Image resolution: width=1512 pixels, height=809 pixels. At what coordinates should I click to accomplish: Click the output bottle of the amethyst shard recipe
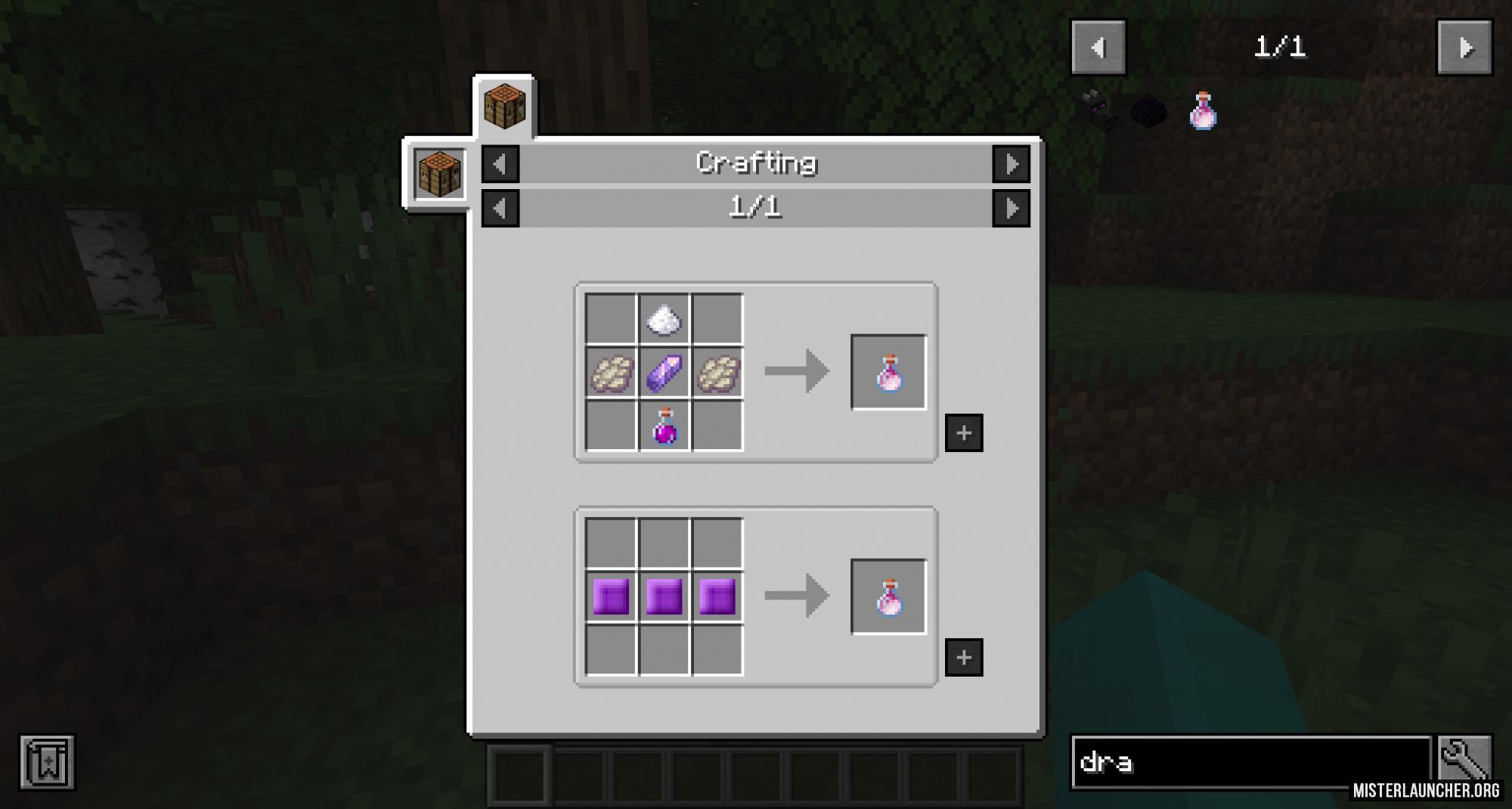tap(888, 373)
